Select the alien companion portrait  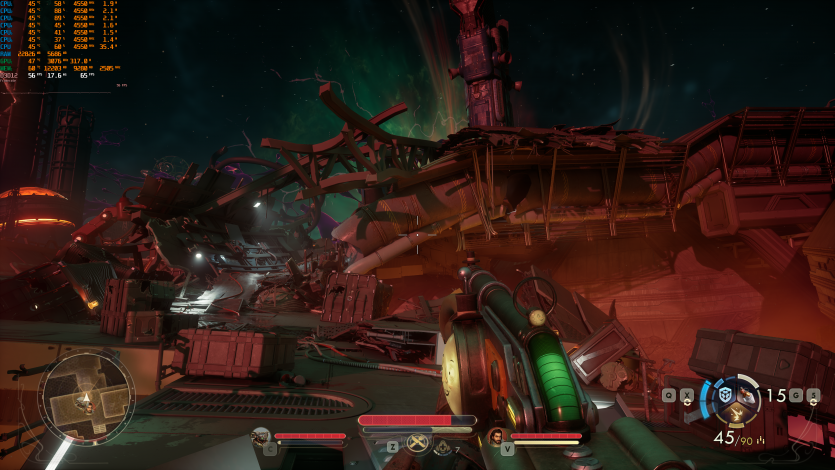[261, 436]
